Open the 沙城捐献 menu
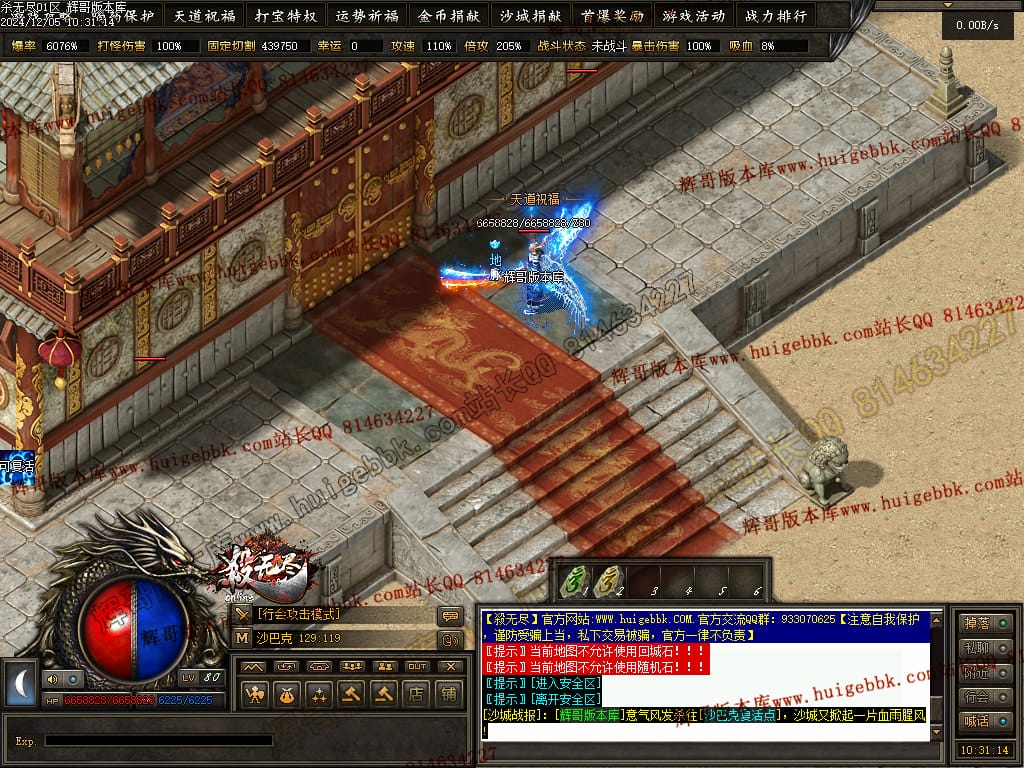 [x=530, y=16]
